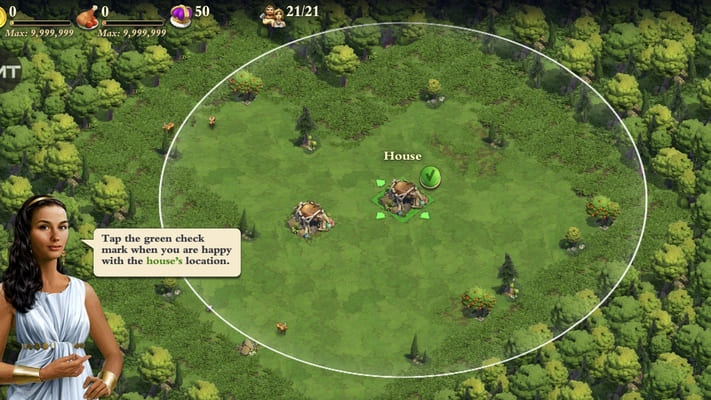The width and height of the screenshot is (711, 400).
Task: Click the purple gem currency icon
Action: (180, 14)
